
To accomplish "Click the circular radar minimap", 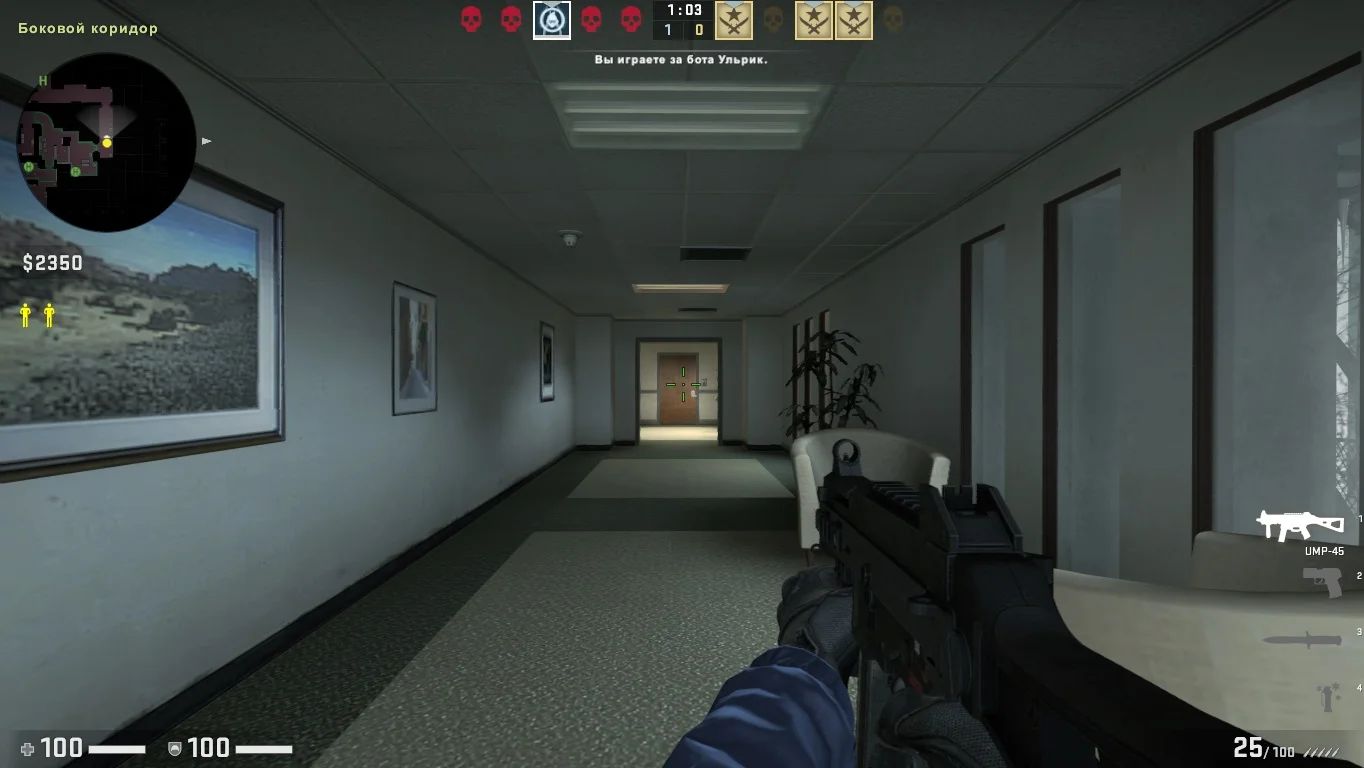I will (107, 143).
